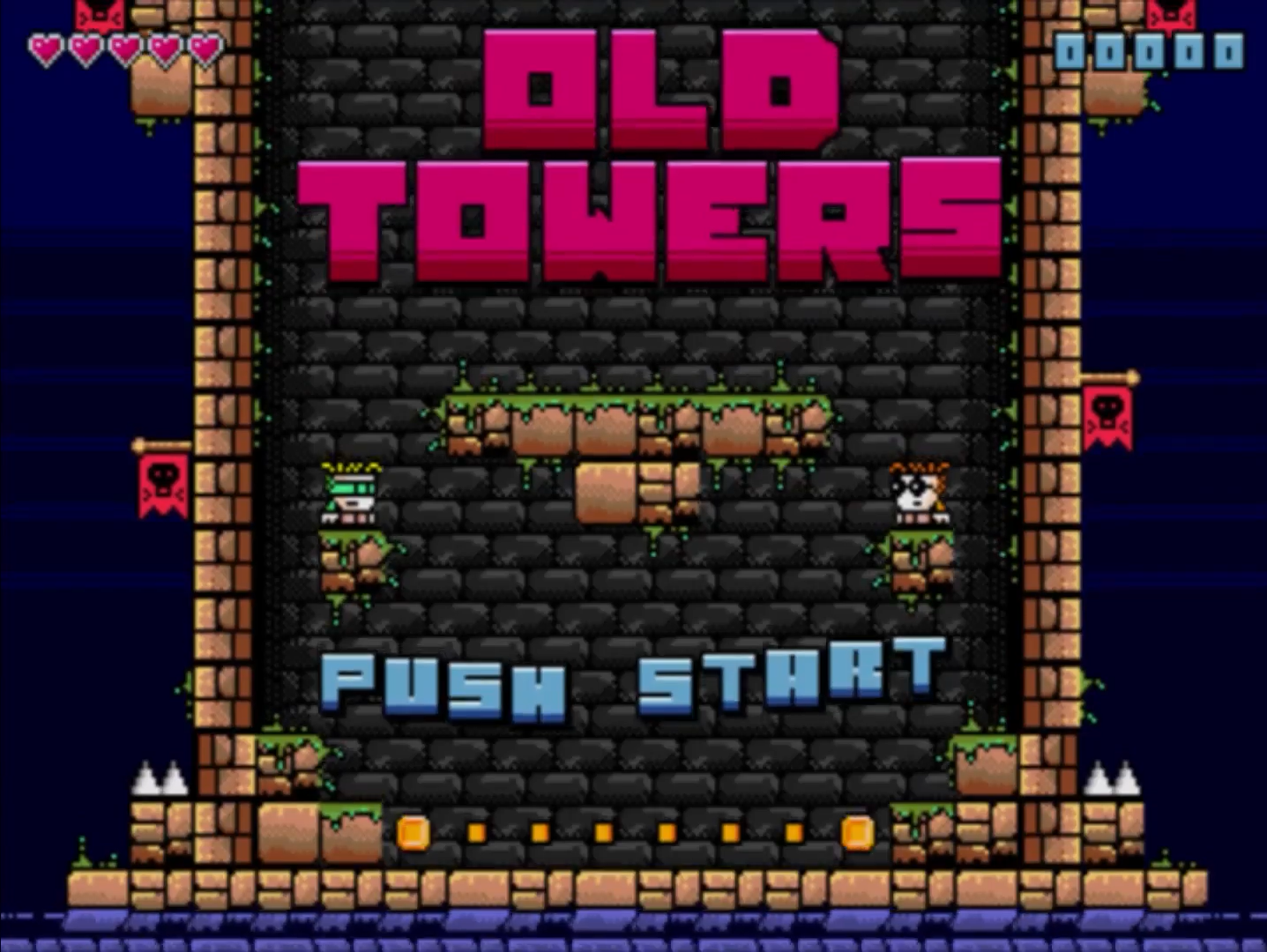Click the 00000 score counter display
1267x952 pixels.
click(x=1151, y=50)
